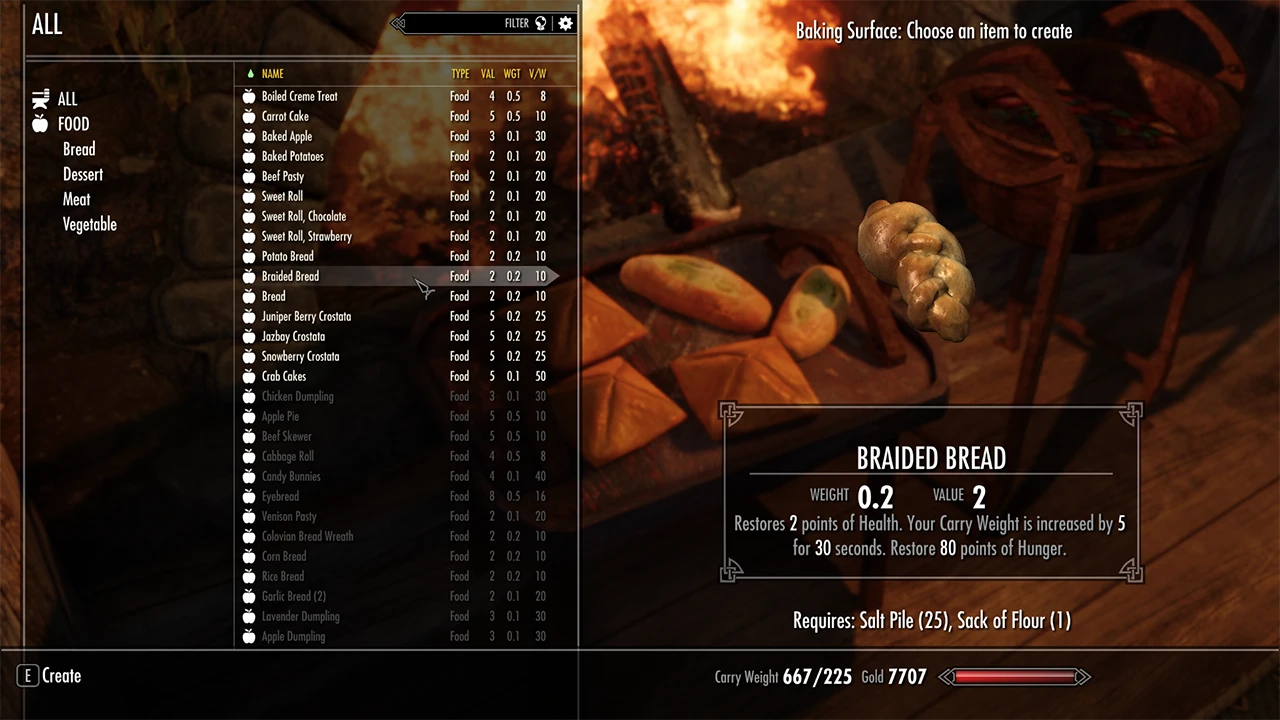Select Juniper Berry Crostata from the list
This screenshot has height=720, width=1280.
pyautogui.click(x=306, y=316)
